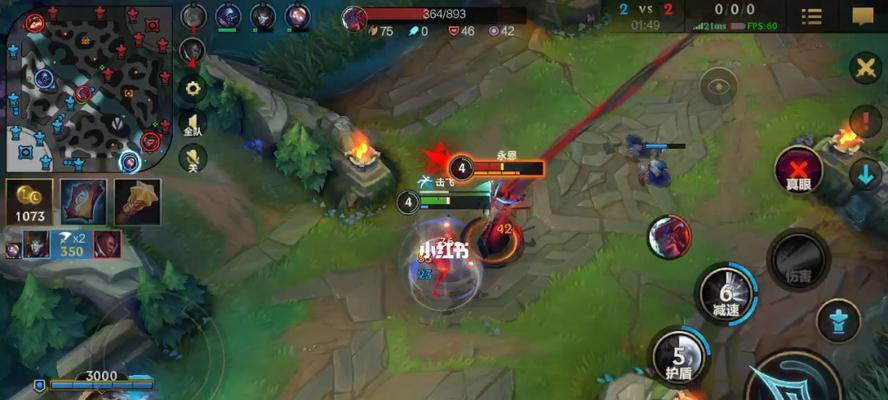Toggle the 关 microphone button

(x=192, y=157)
